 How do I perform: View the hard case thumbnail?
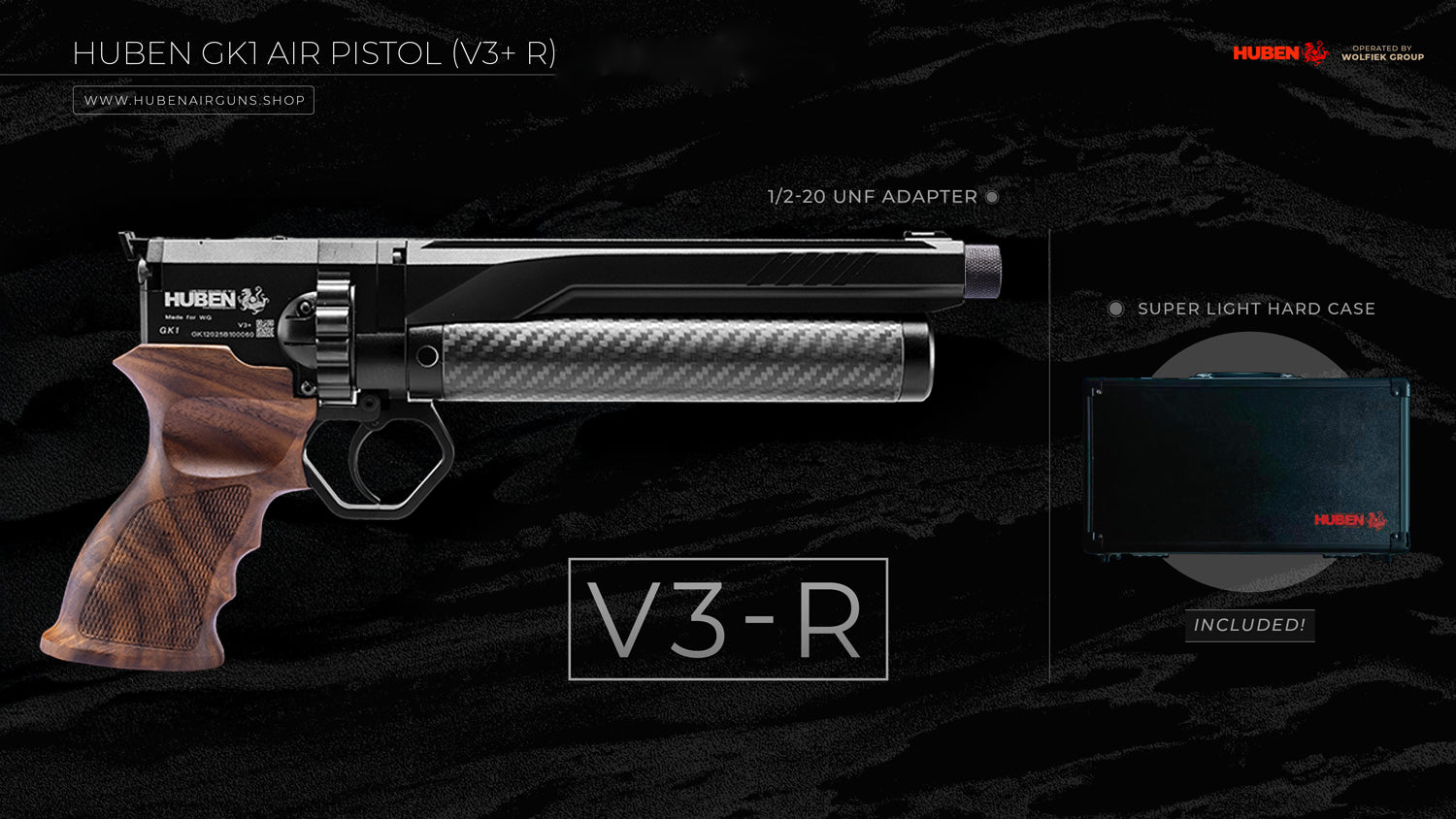click(x=1248, y=466)
